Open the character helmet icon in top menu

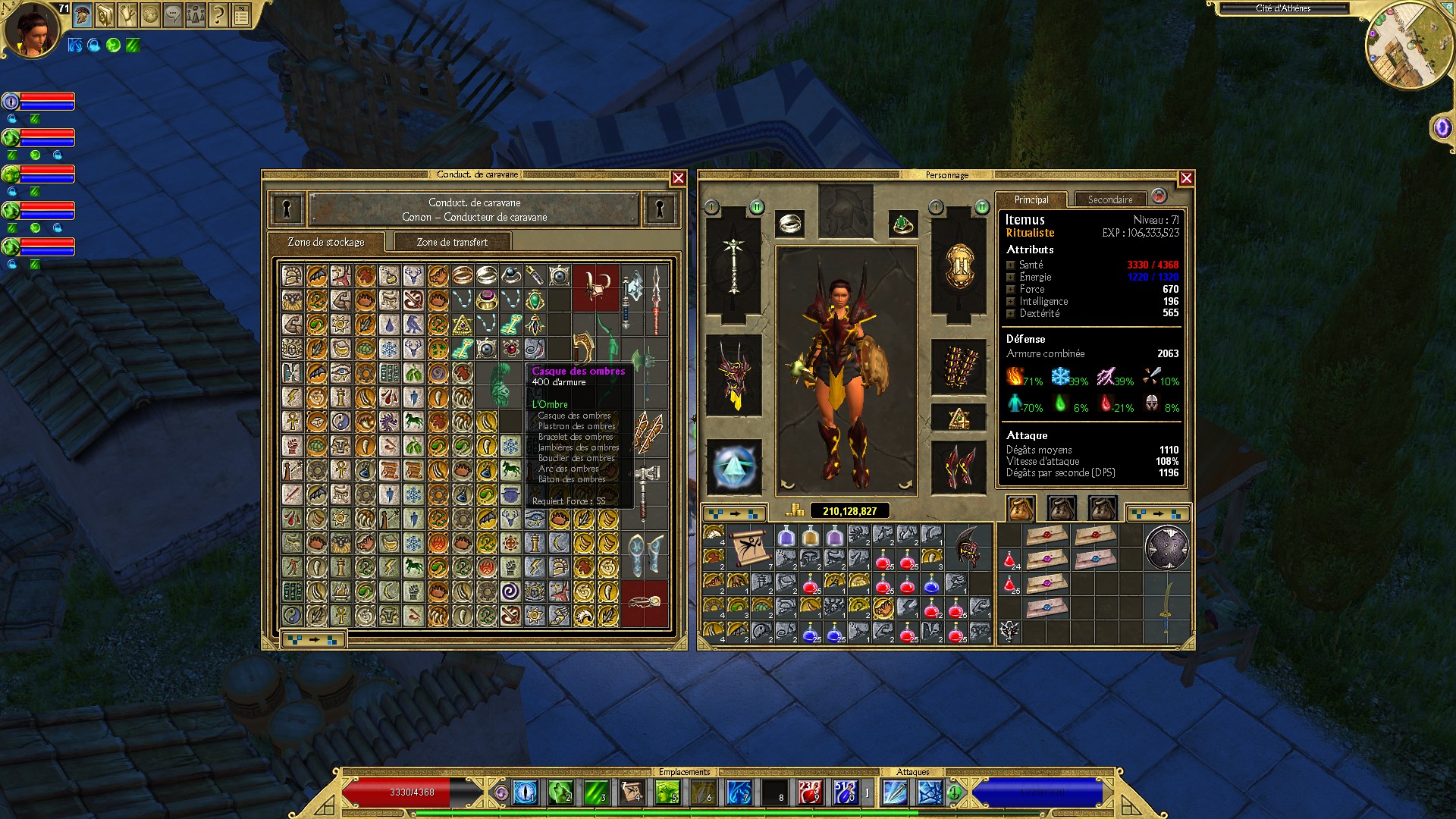tap(83, 14)
